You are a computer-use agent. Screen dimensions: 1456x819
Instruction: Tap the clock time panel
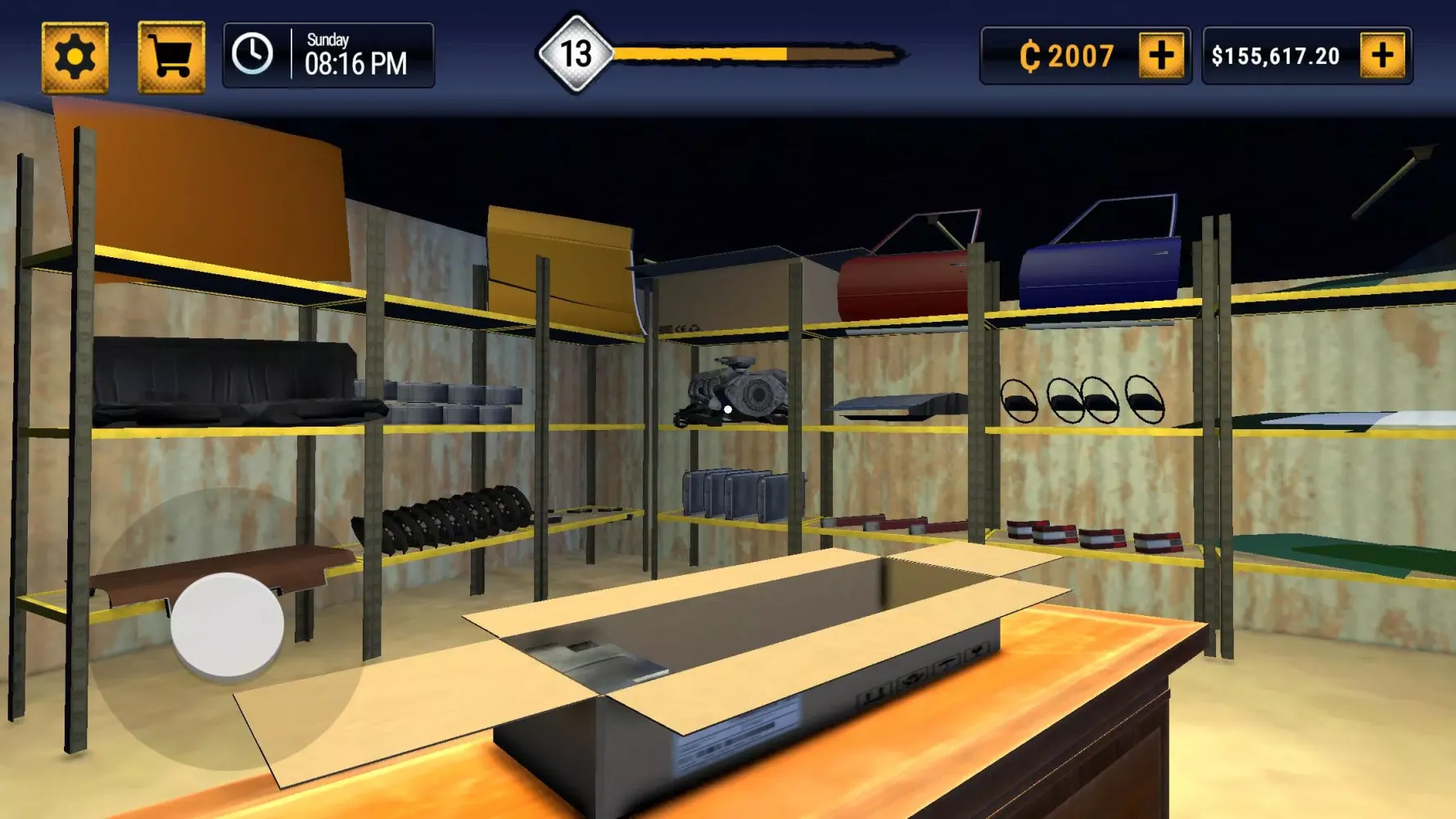[x=328, y=56]
